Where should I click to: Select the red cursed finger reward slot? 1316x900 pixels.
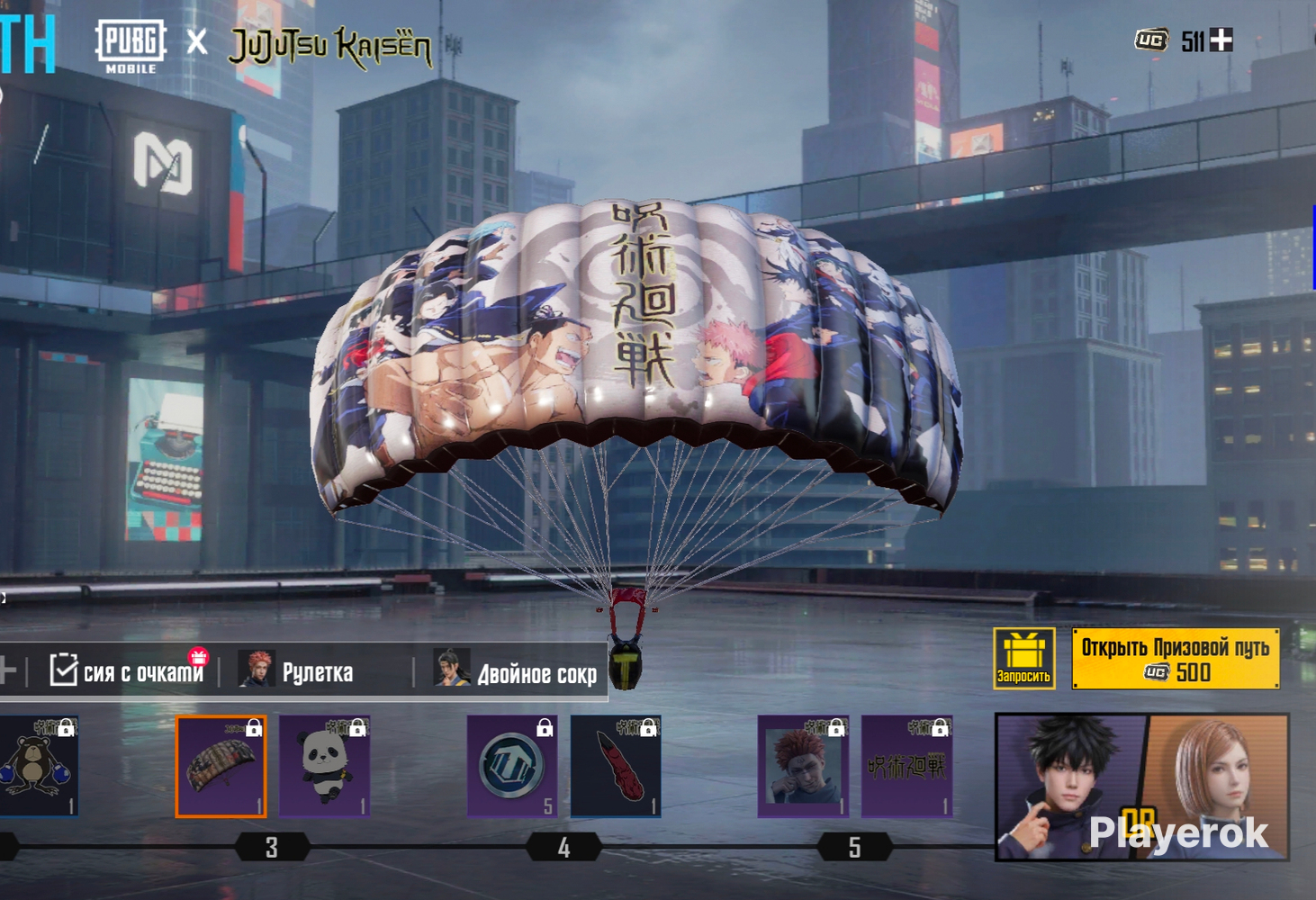(617, 767)
